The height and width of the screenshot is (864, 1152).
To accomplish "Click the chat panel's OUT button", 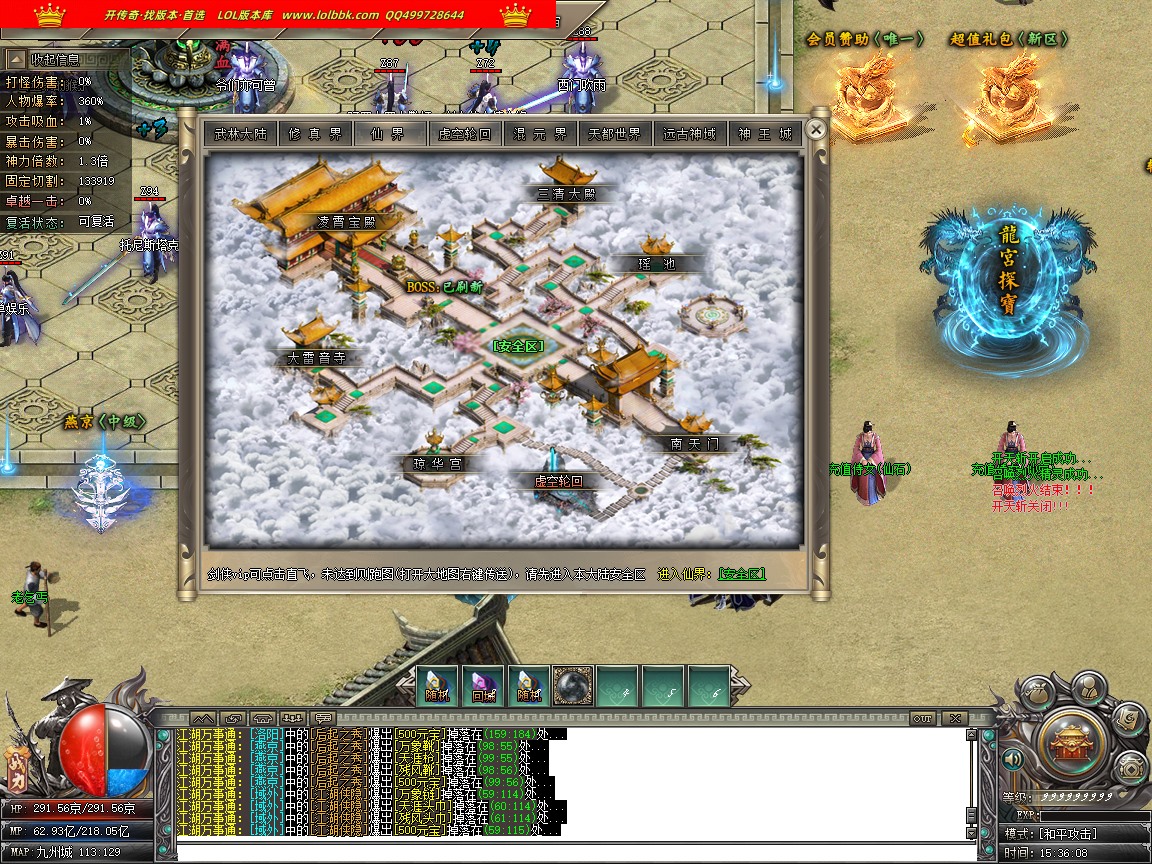I will [x=922, y=718].
